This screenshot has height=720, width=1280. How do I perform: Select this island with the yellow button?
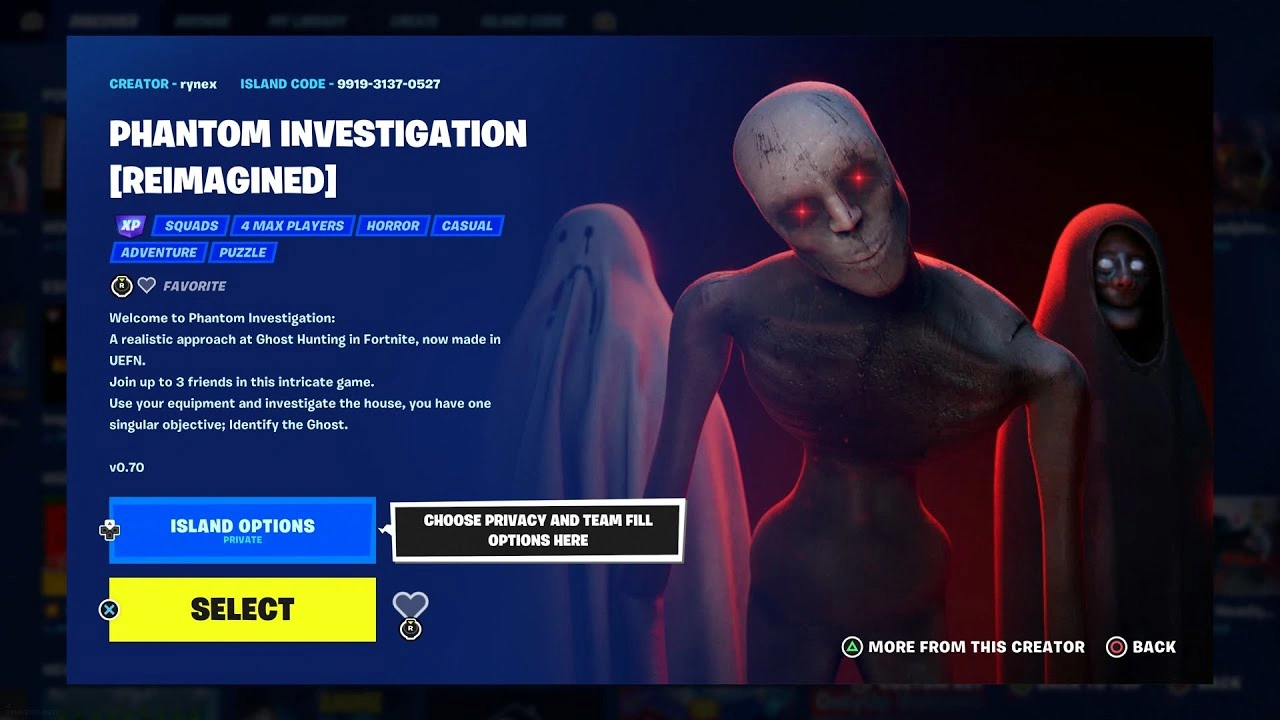coord(242,609)
